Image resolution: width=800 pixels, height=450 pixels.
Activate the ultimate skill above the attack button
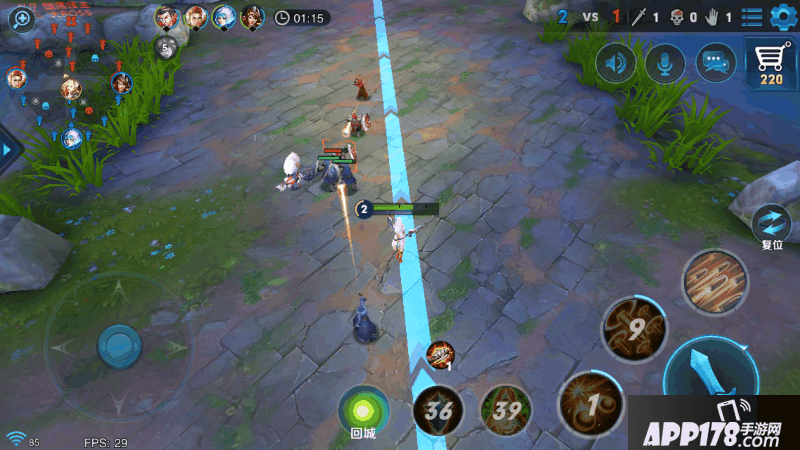point(716,281)
